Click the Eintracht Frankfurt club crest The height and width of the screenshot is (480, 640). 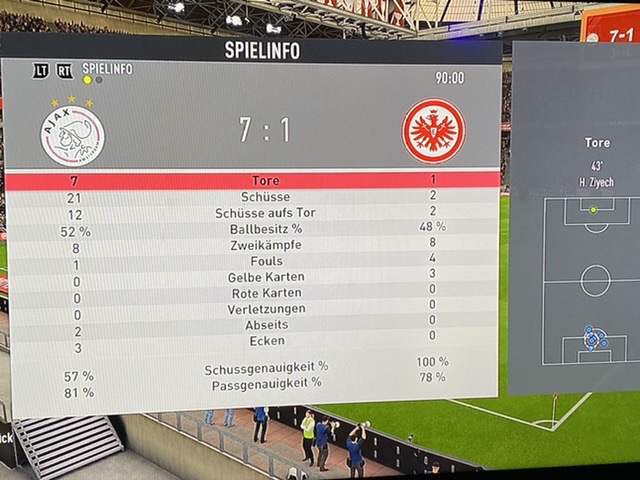[433, 130]
